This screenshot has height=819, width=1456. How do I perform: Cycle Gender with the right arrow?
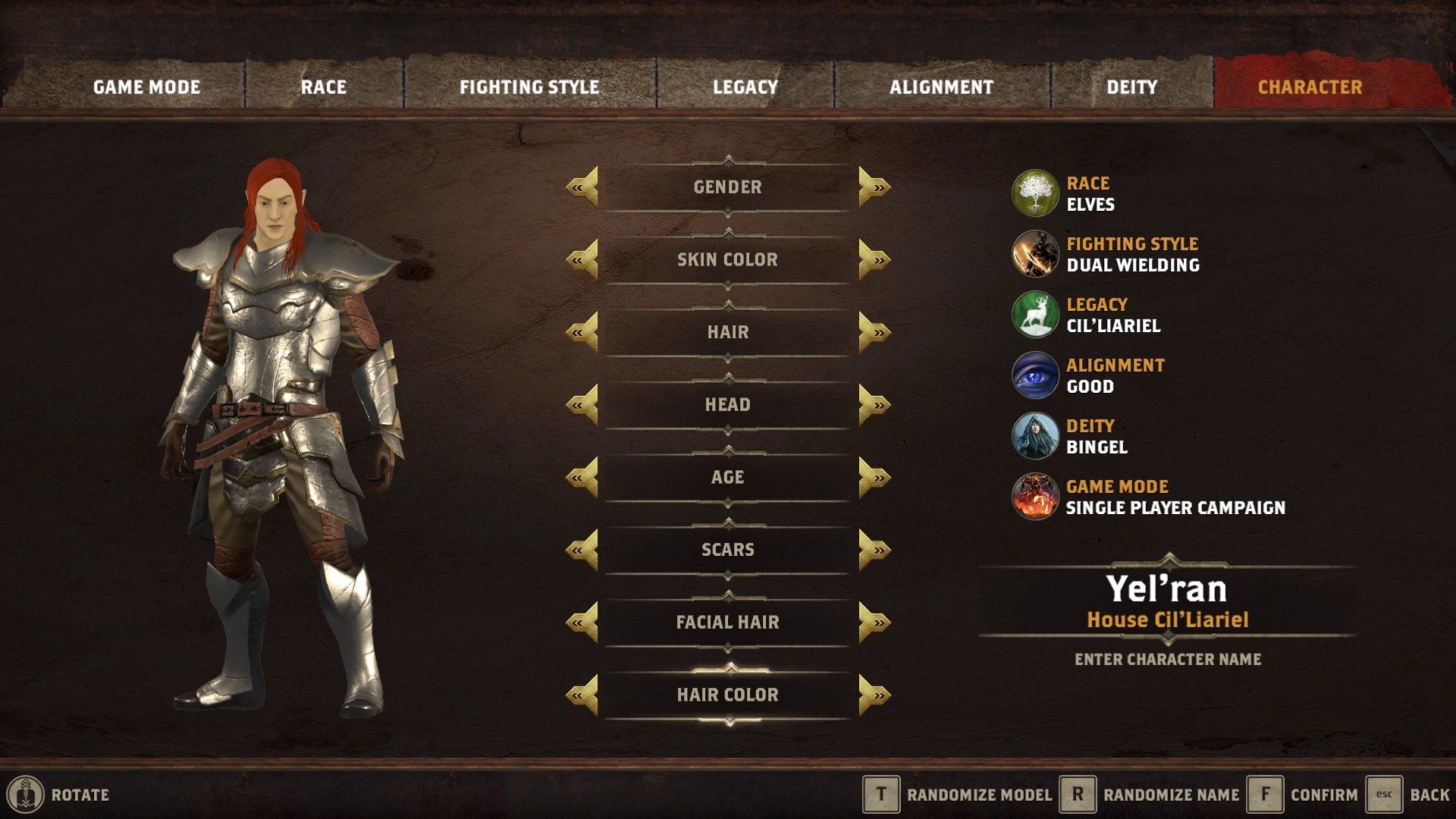coord(874,187)
